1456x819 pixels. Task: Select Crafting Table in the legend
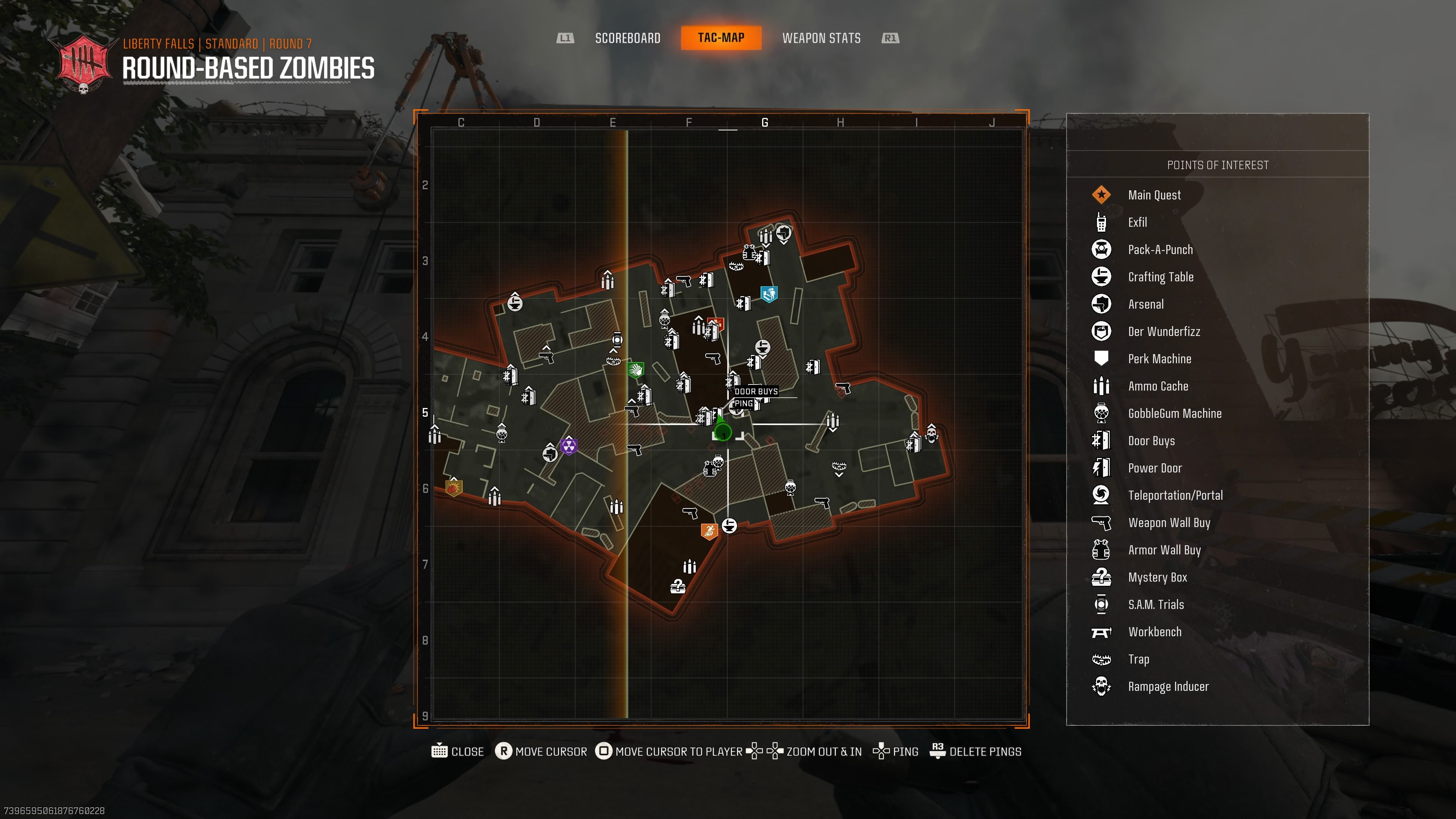(x=1160, y=277)
